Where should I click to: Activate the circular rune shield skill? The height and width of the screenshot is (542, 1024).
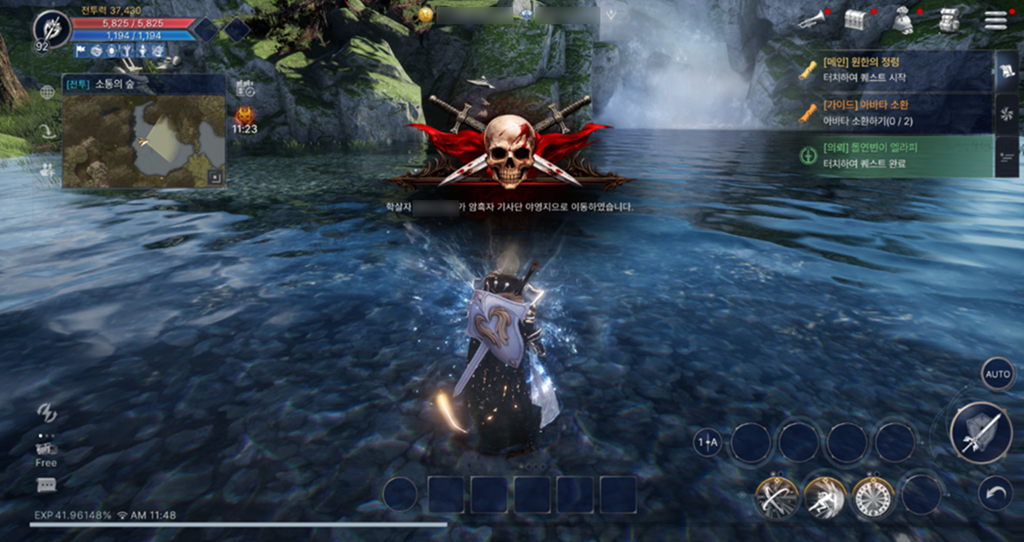[872, 495]
